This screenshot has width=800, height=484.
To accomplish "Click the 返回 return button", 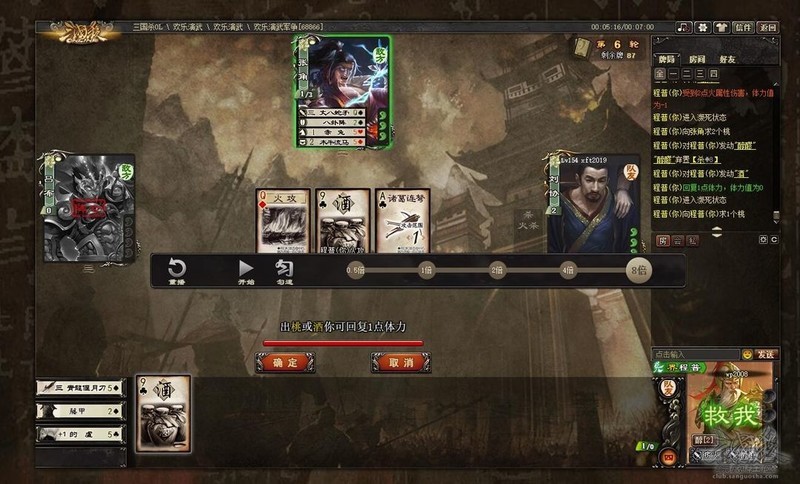I will [768, 27].
